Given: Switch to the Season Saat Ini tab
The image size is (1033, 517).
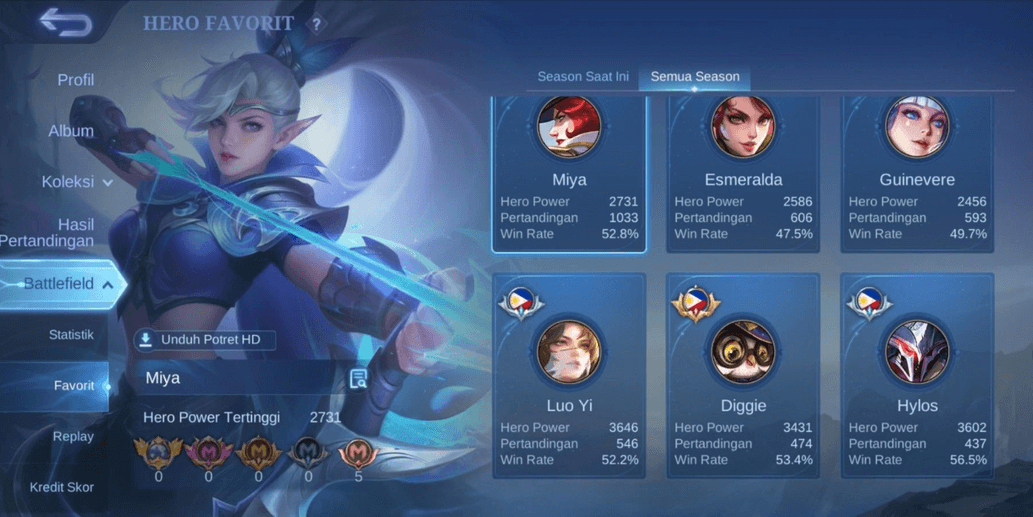Looking at the screenshot, I should pyautogui.click(x=582, y=76).
